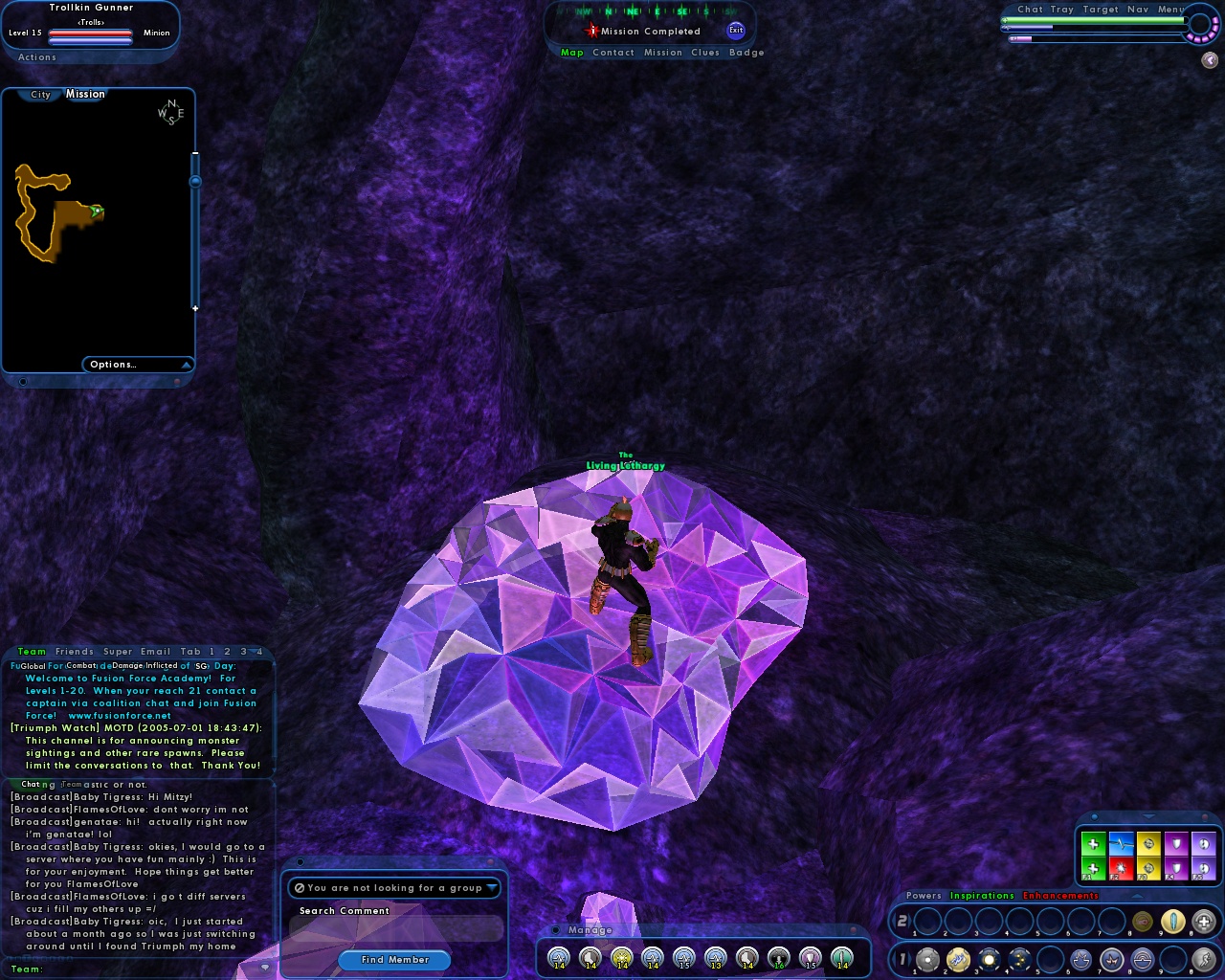The image size is (1225, 980).
Task: Click the purple F4 shield inspiration
Action: click(1175, 869)
